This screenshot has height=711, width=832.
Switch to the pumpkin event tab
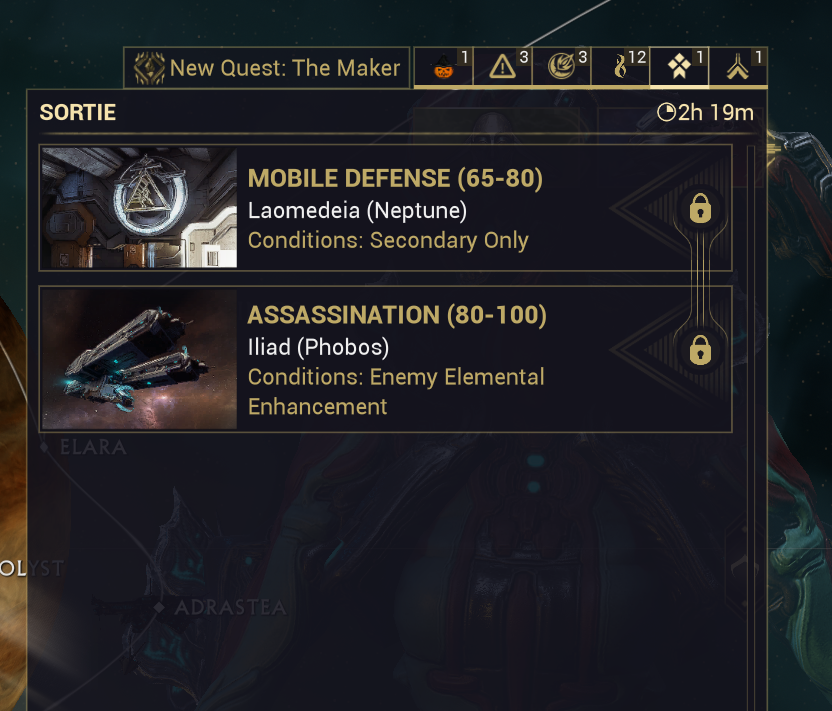(x=443, y=68)
